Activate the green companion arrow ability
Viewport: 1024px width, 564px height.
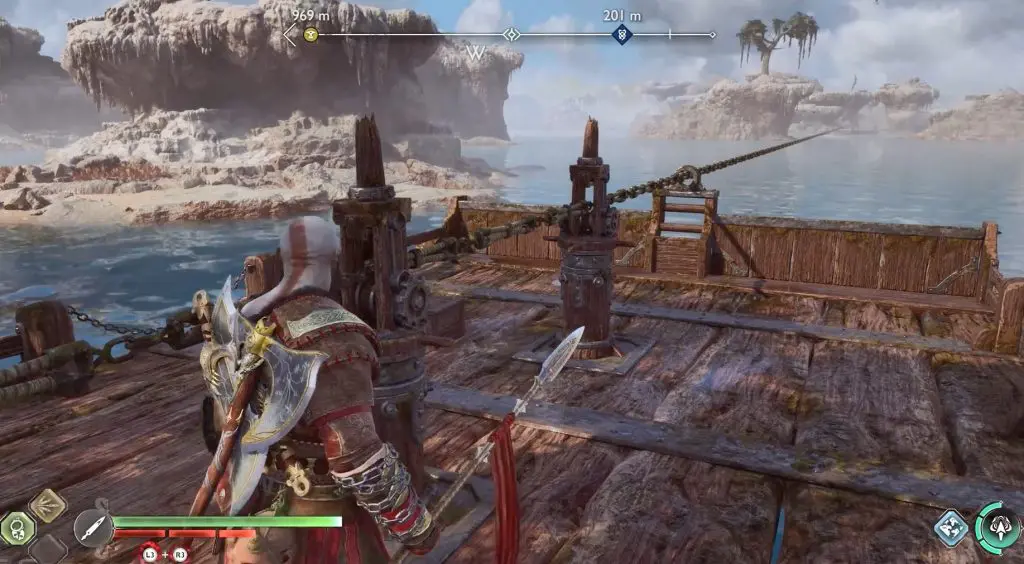click(997, 525)
